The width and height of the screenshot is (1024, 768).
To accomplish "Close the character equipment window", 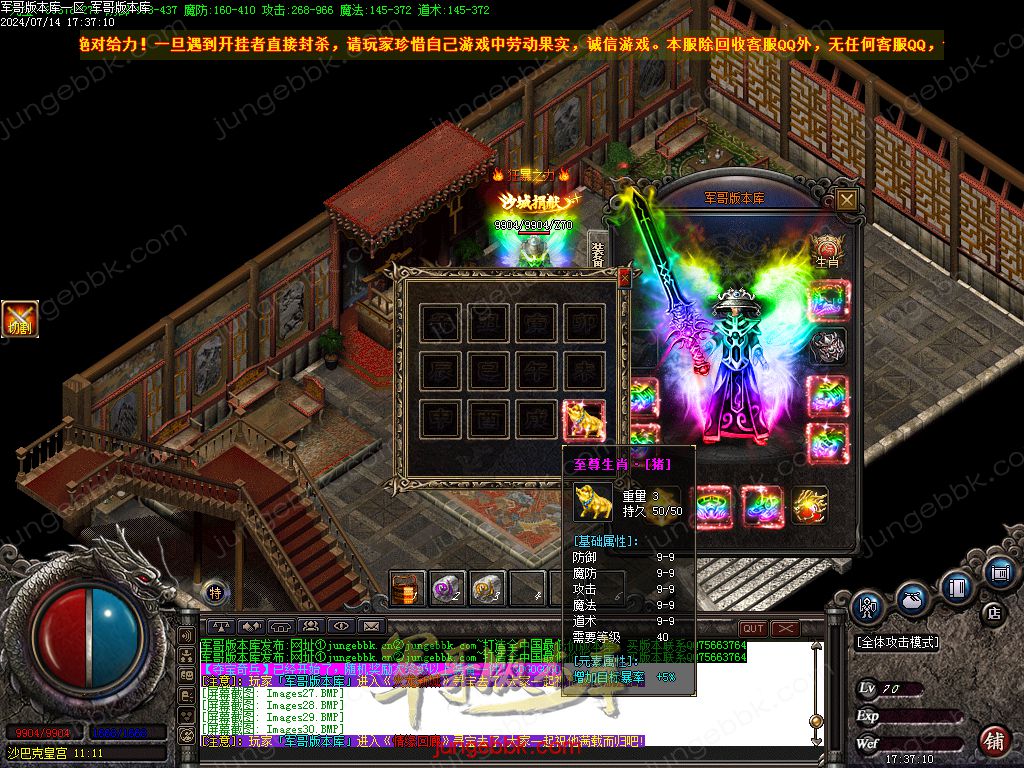I will pos(847,200).
